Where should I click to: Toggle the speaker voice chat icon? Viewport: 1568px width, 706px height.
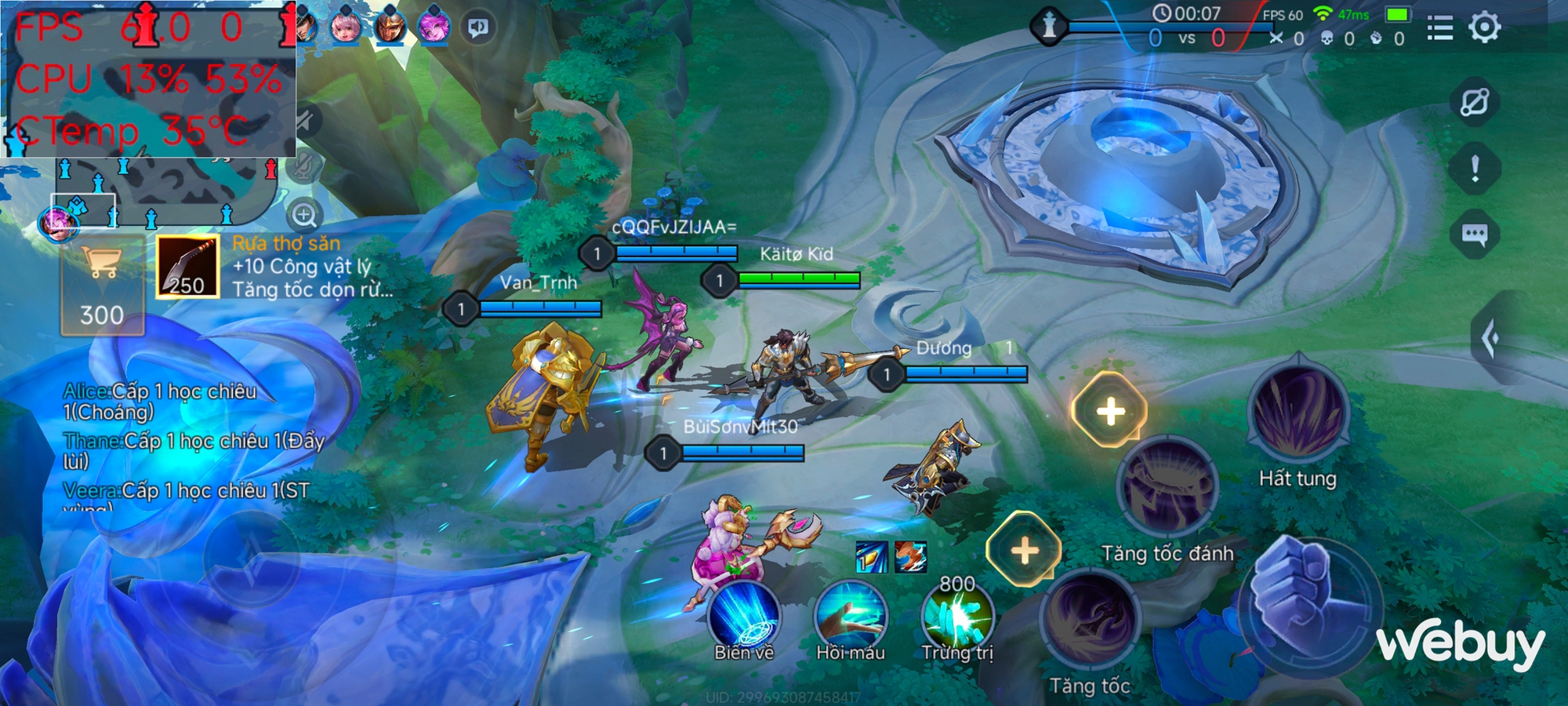[x=478, y=28]
